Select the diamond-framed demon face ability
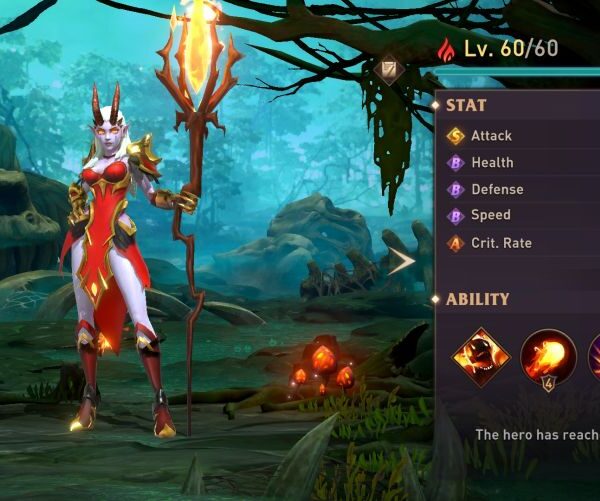This screenshot has width=600, height=501. coord(481,357)
